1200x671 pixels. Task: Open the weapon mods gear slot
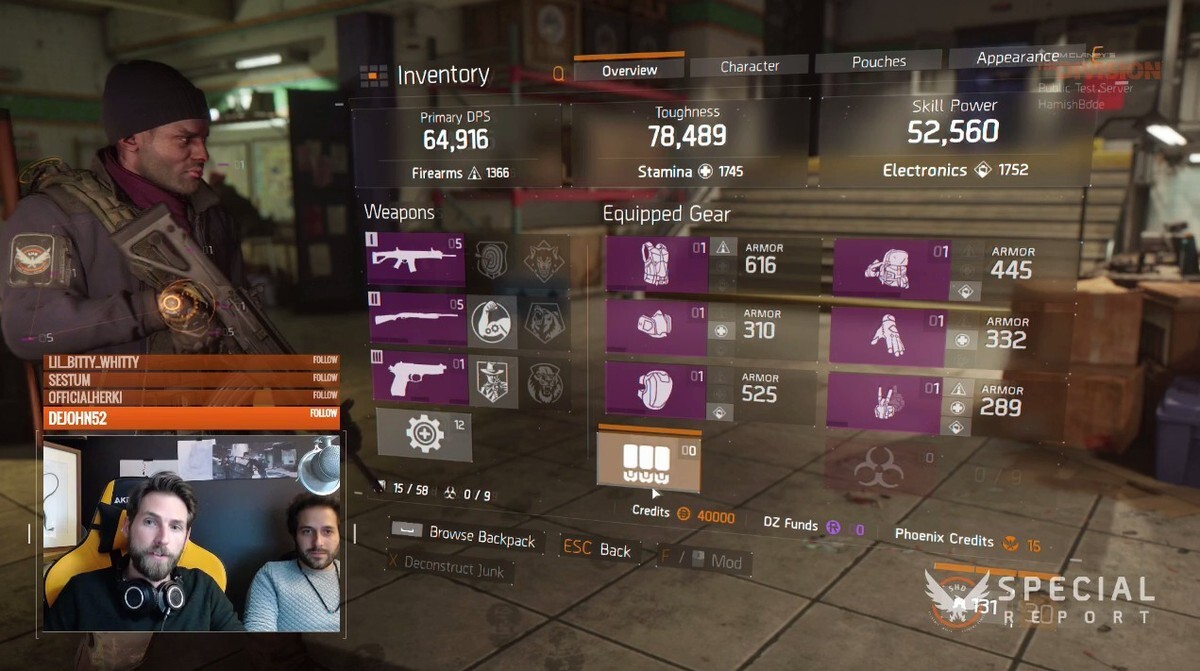pyautogui.click(x=424, y=435)
